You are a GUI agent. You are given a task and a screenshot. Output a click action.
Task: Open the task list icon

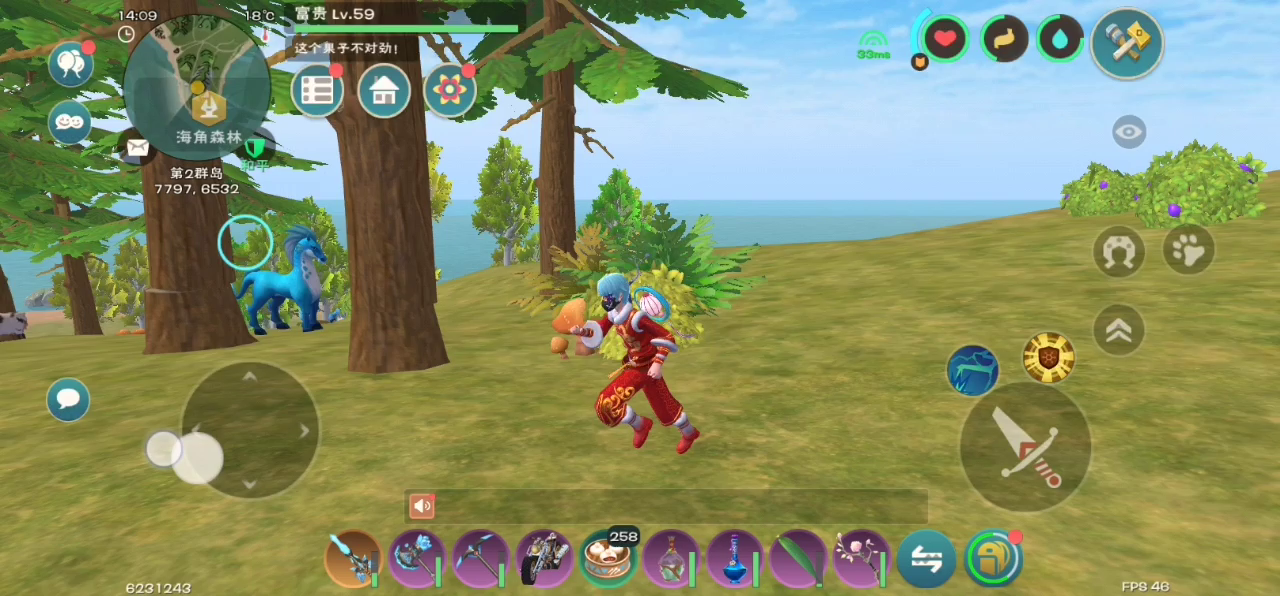[317, 91]
